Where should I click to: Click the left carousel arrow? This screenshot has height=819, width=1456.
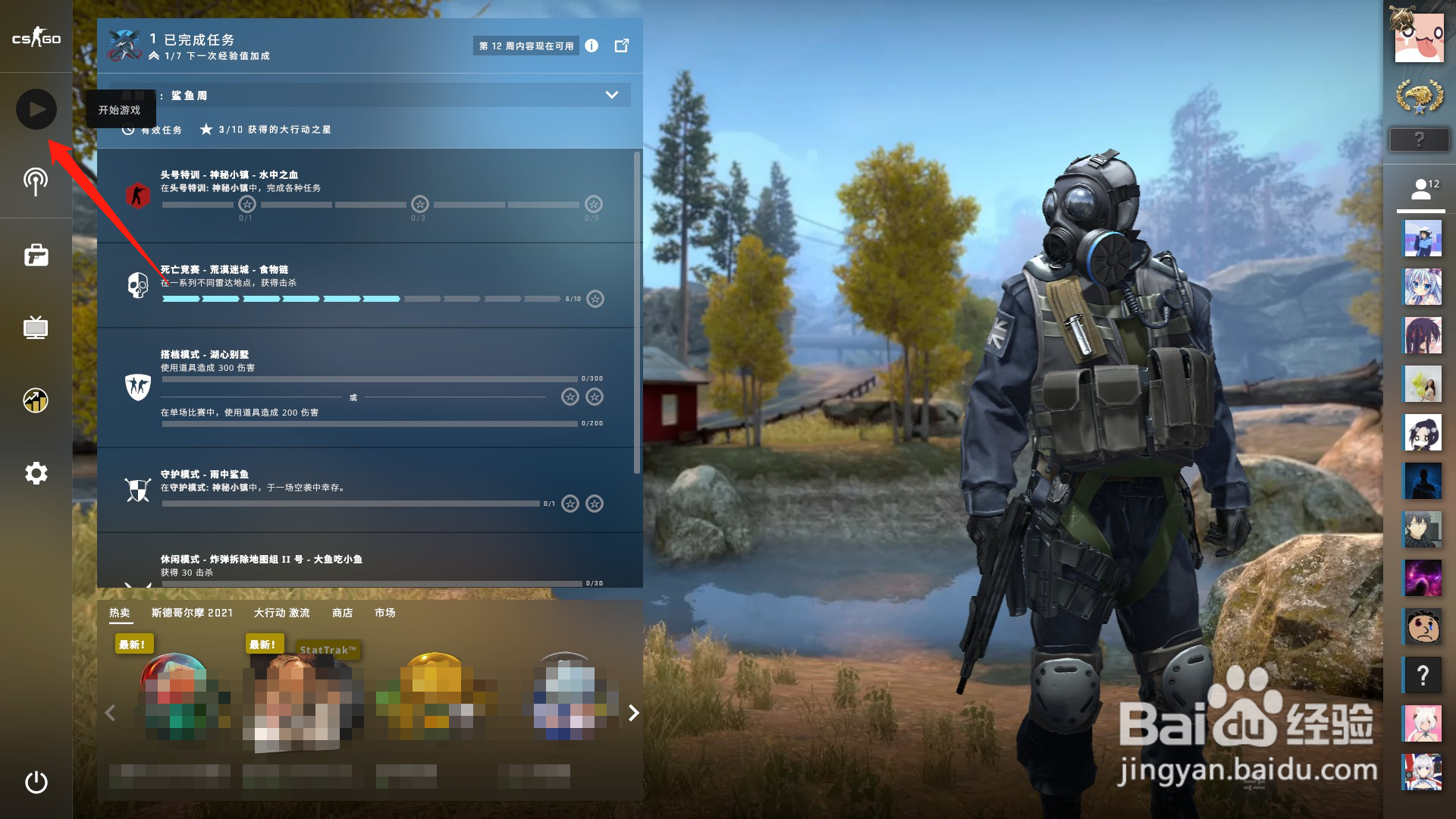[x=110, y=713]
